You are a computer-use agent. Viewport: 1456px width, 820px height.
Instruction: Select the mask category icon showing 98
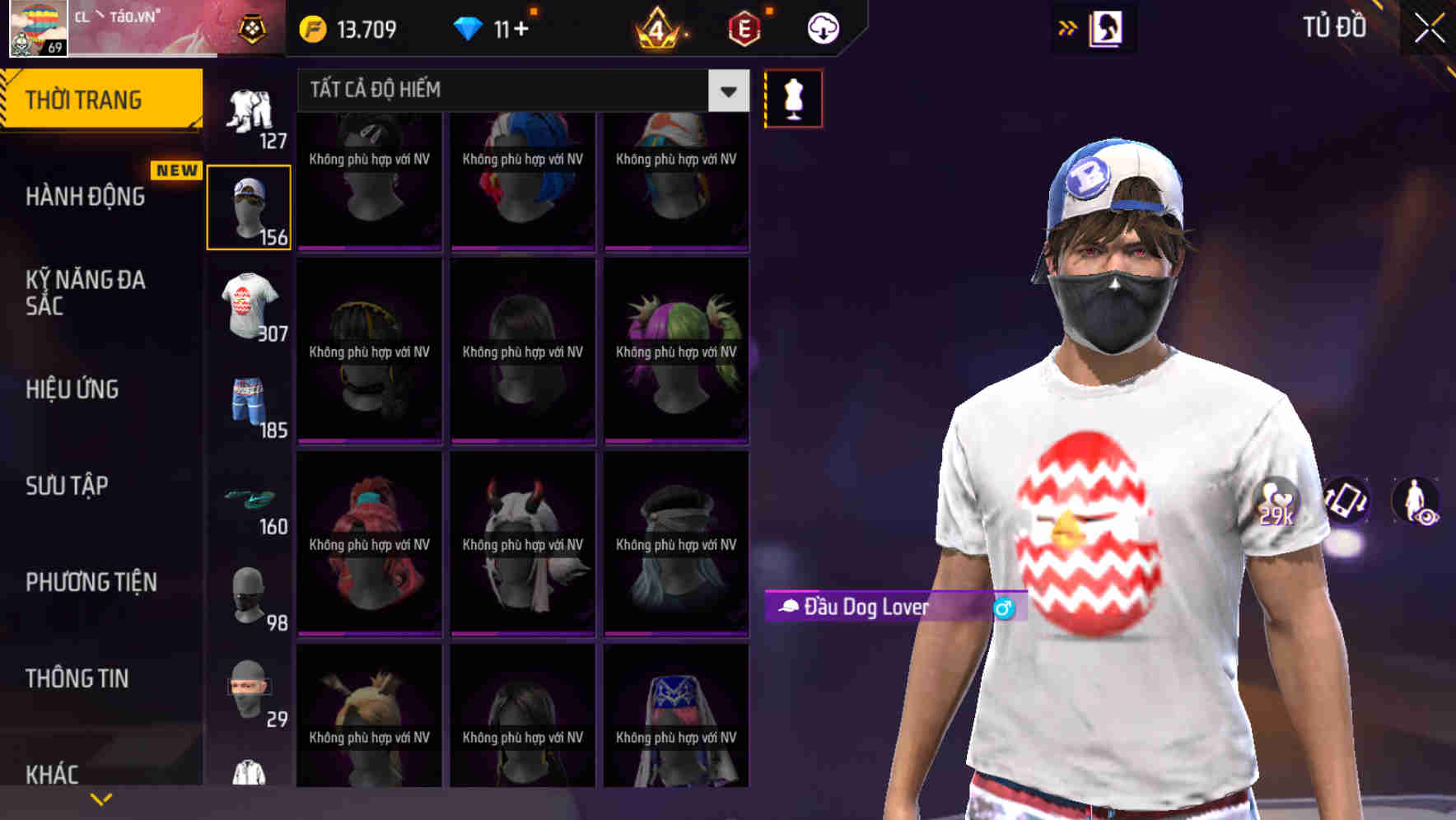(250, 594)
